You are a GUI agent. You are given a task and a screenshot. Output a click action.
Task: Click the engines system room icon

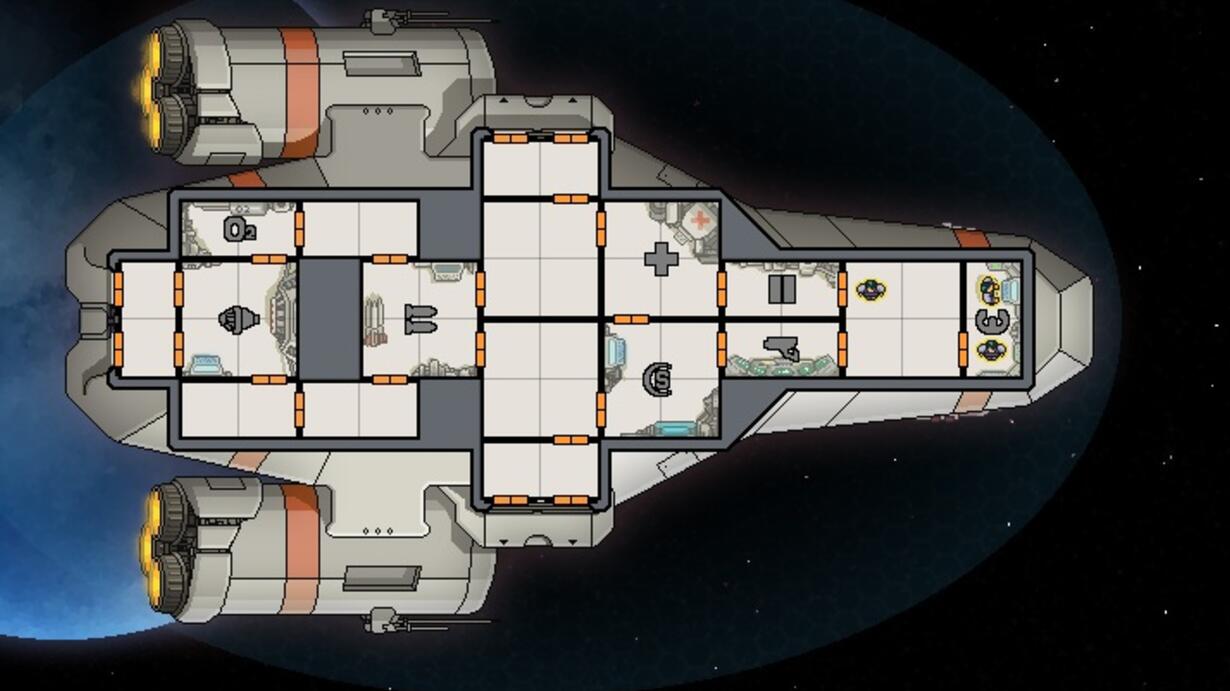pos(238,320)
